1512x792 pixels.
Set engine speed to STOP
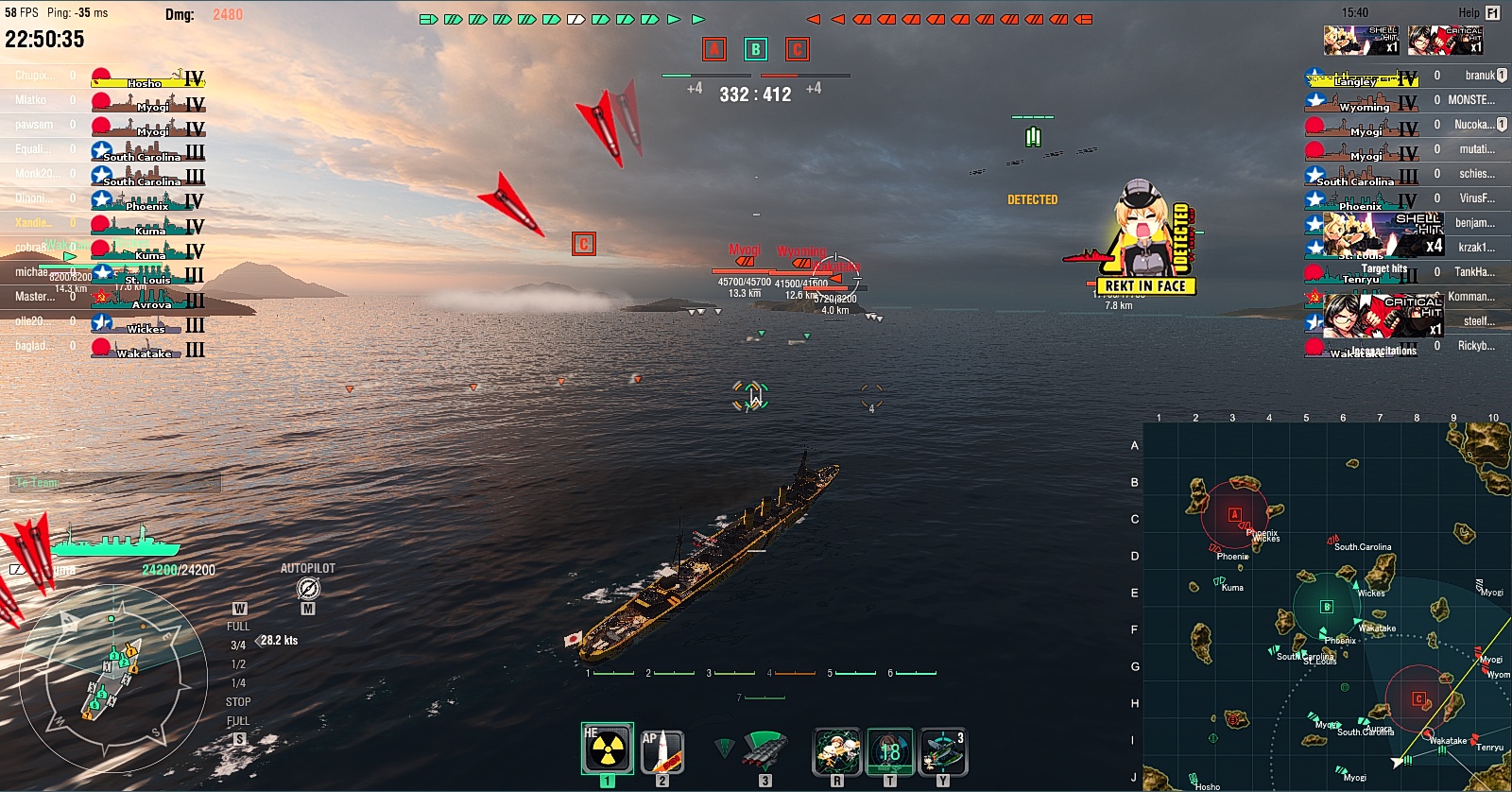click(237, 702)
